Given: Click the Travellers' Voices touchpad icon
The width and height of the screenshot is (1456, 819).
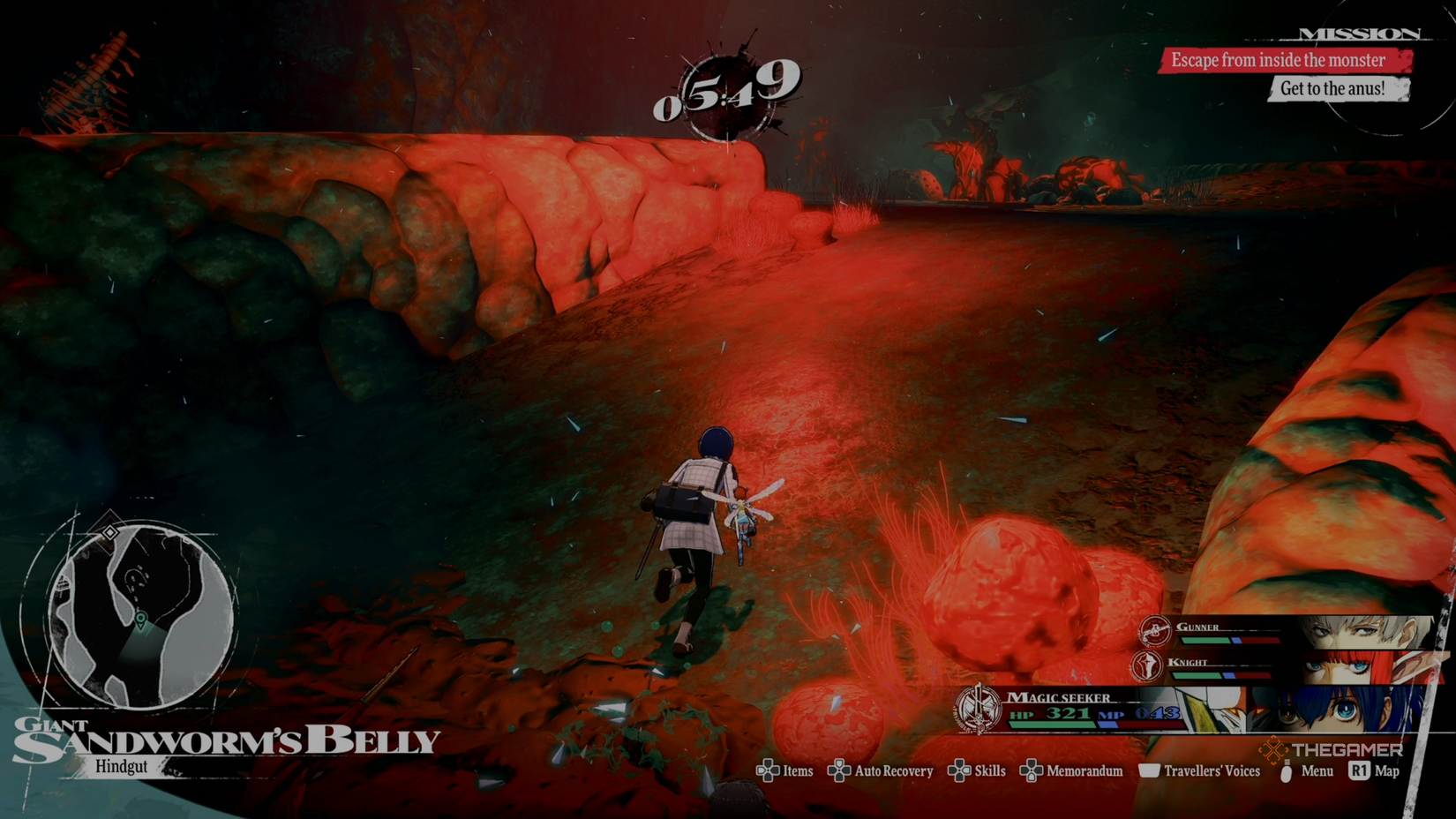Looking at the screenshot, I should coord(1151,770).
